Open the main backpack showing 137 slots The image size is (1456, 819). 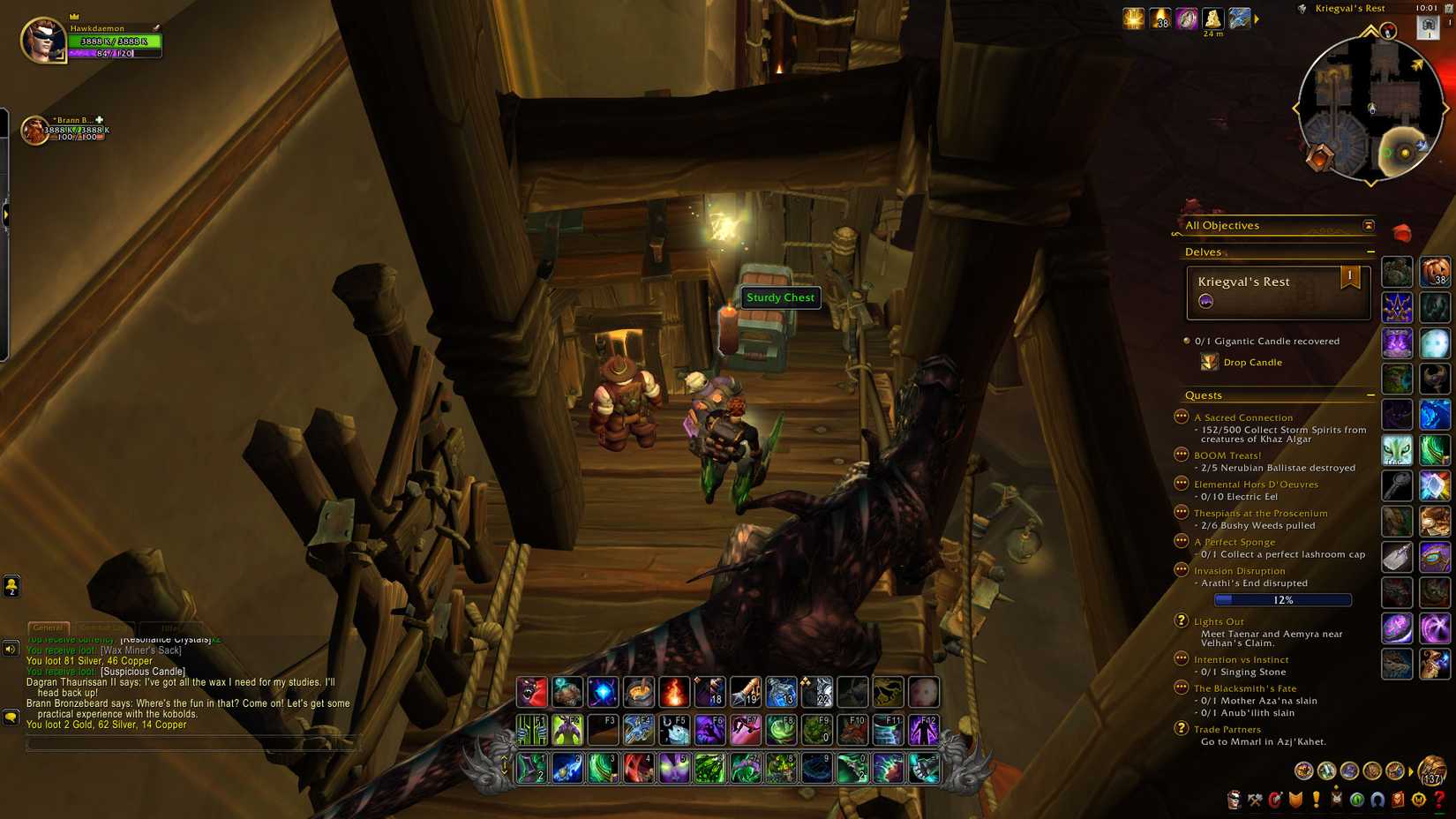(1432, 770)
